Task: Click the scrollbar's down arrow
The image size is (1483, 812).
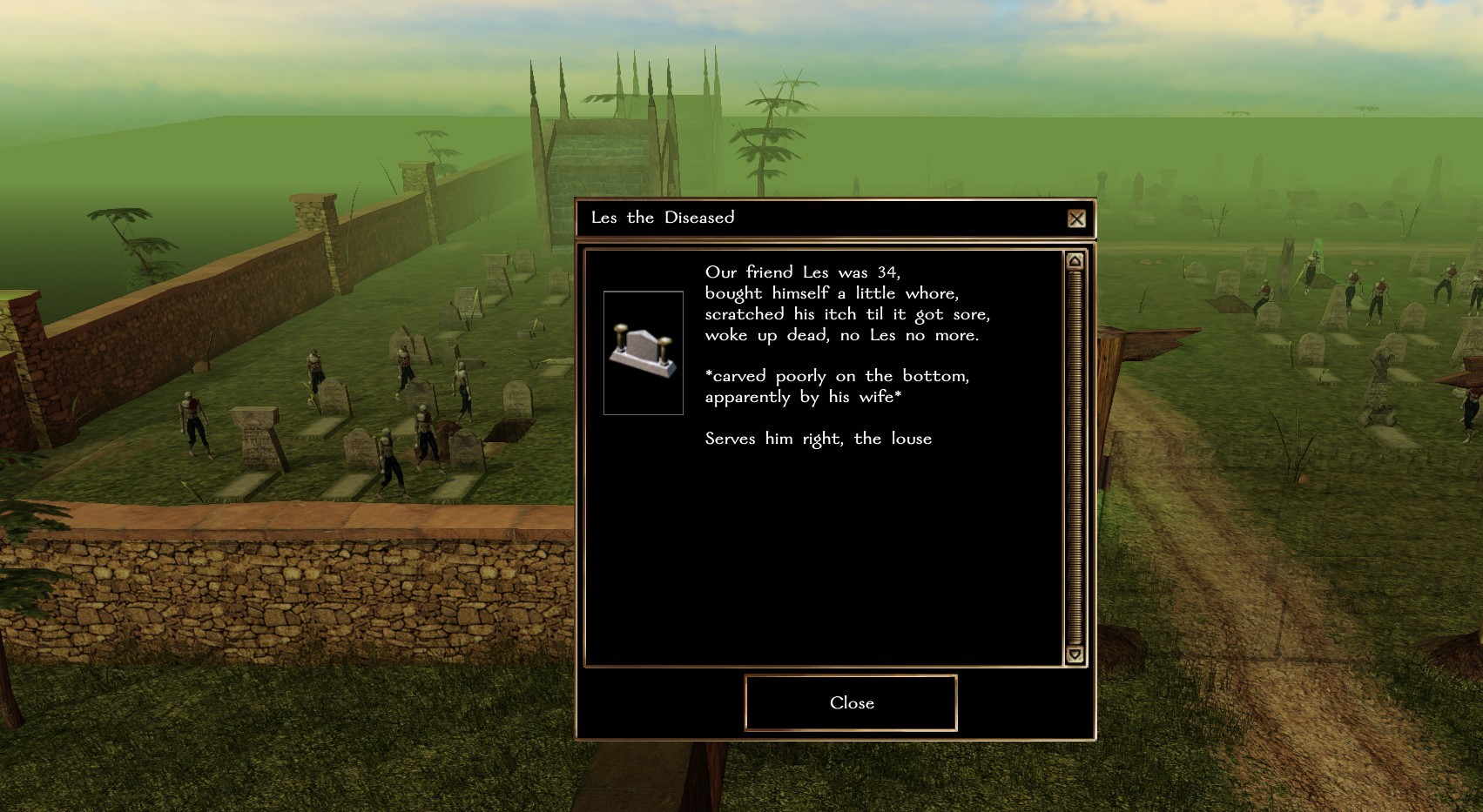Action: coord(1075,654)
